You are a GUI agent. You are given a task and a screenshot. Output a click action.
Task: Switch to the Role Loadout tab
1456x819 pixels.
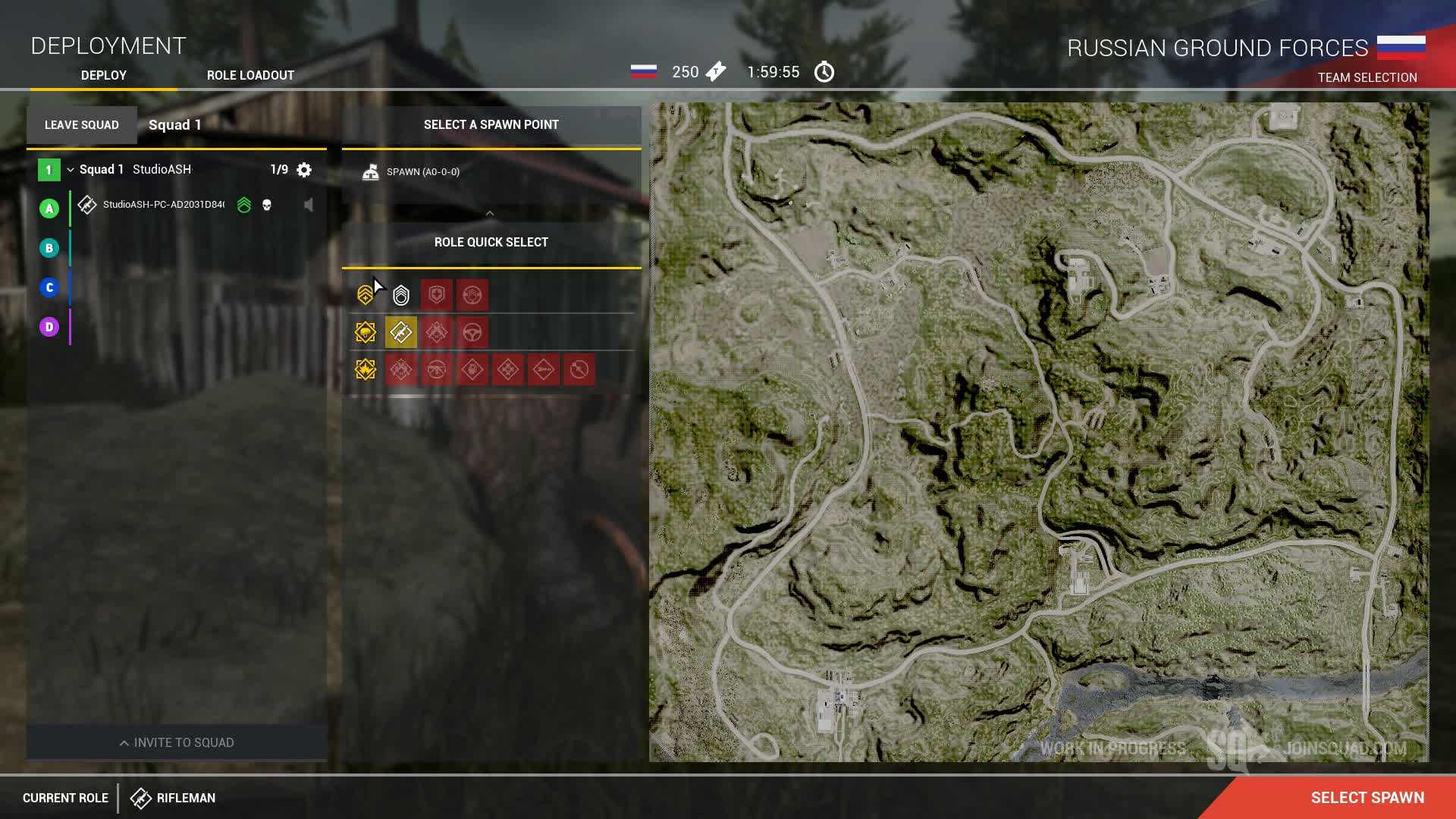(250, 75)
